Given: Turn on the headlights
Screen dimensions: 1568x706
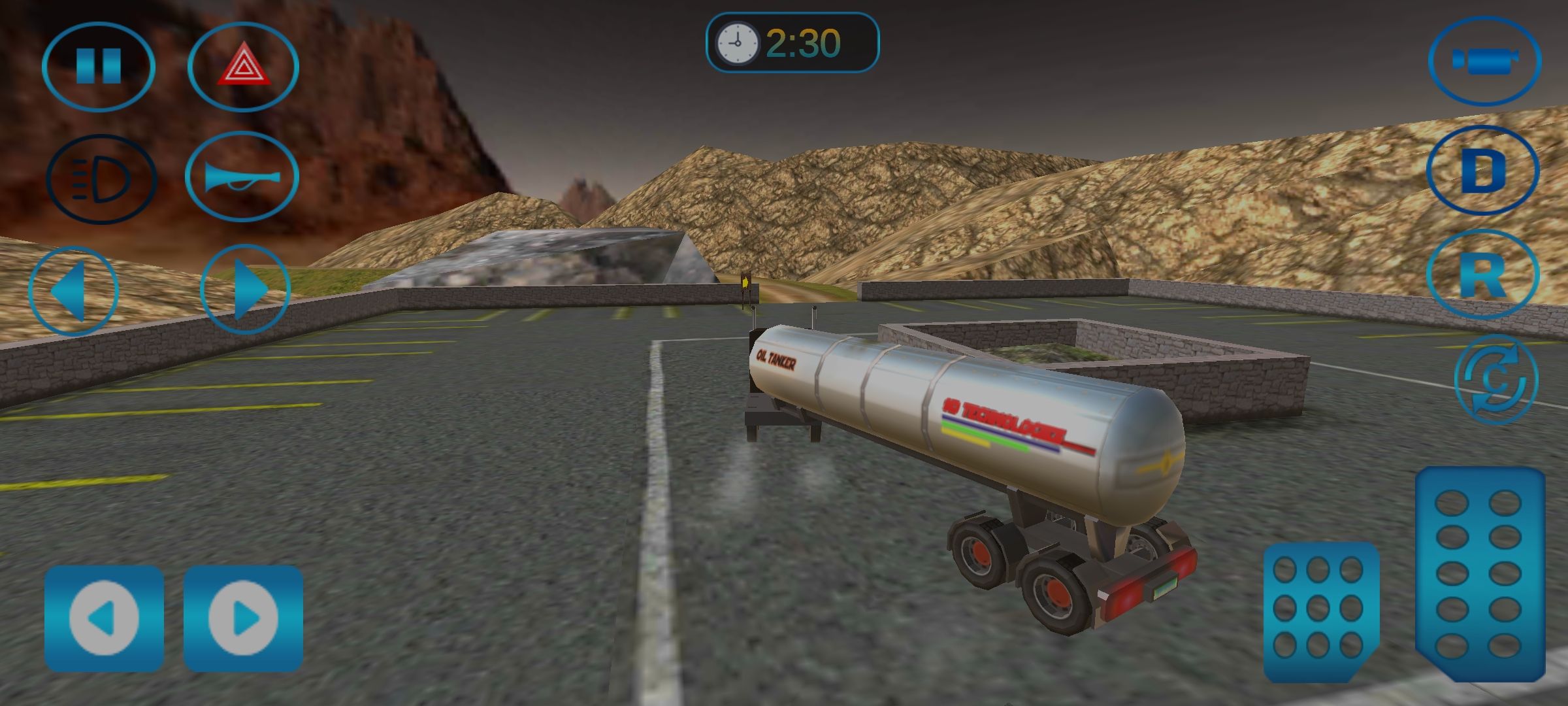Looking at the screenshot, I should 101,178.
